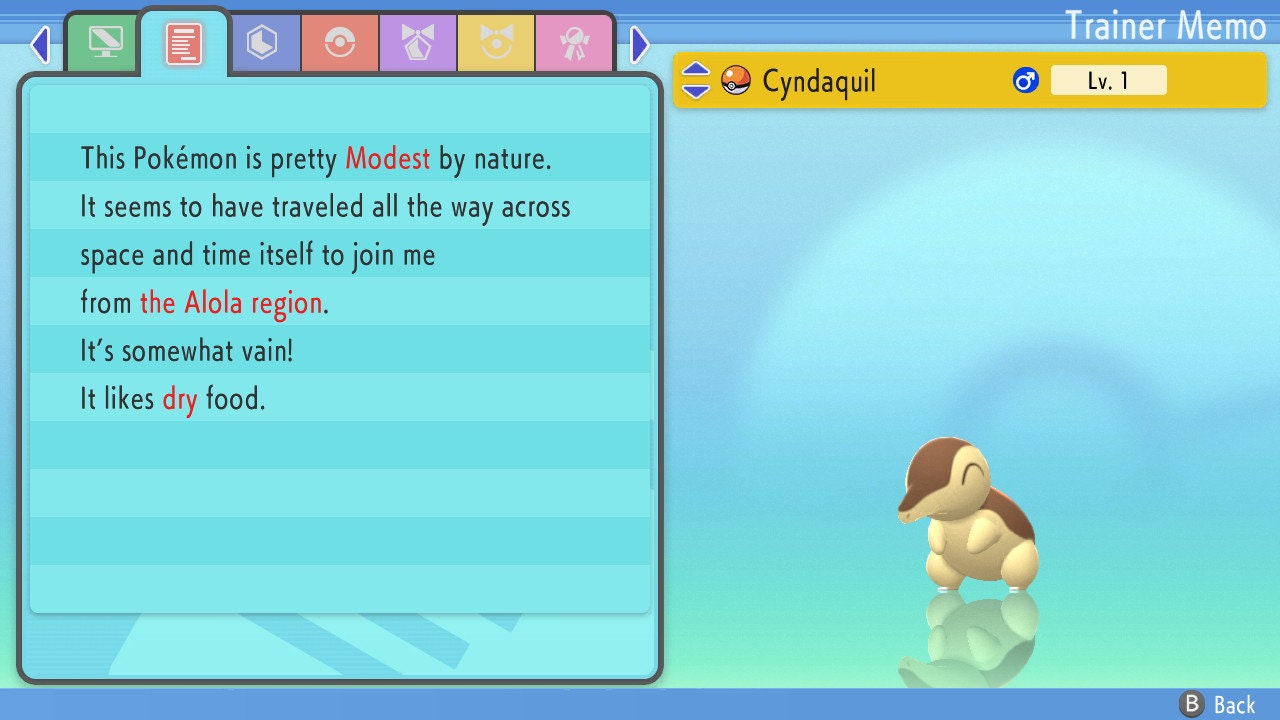Click the left arrow beside the tabs
This screenshot has height=720, width=1280.
click(40, 44)
